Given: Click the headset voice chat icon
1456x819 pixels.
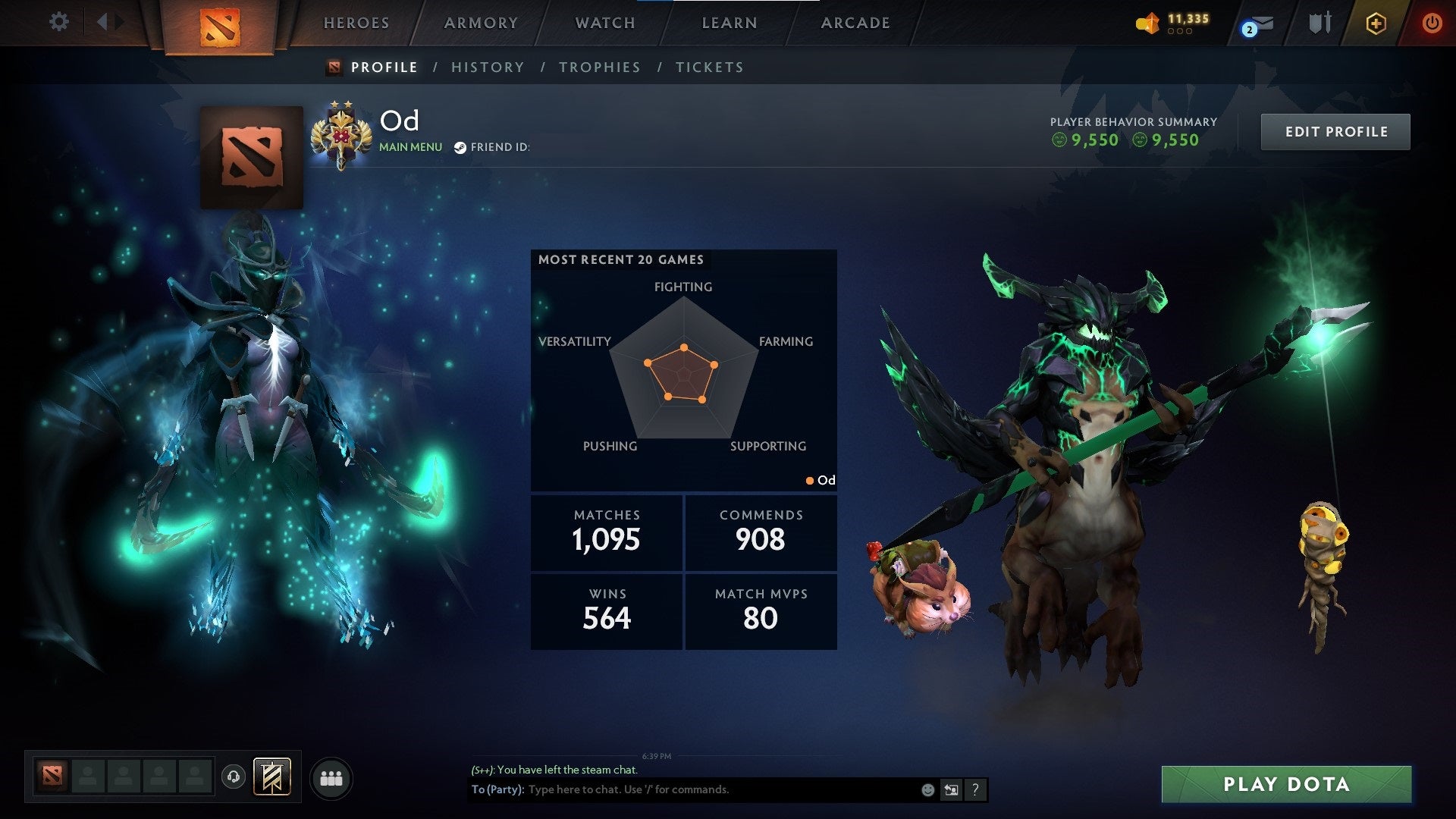Looking at the screenshot, I should pos(234,777).
